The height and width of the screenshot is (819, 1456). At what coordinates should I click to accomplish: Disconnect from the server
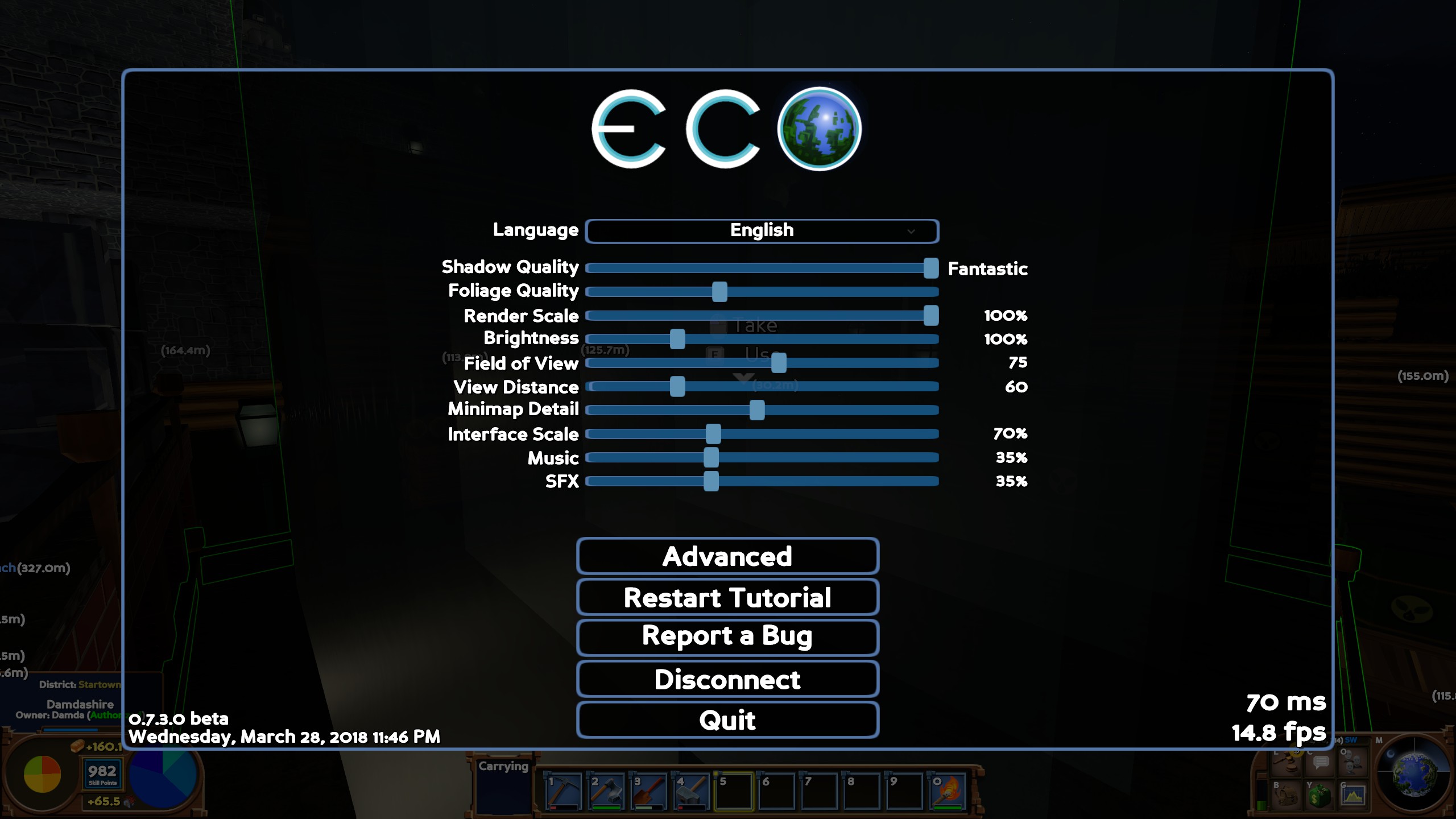[x=728, y=679]
